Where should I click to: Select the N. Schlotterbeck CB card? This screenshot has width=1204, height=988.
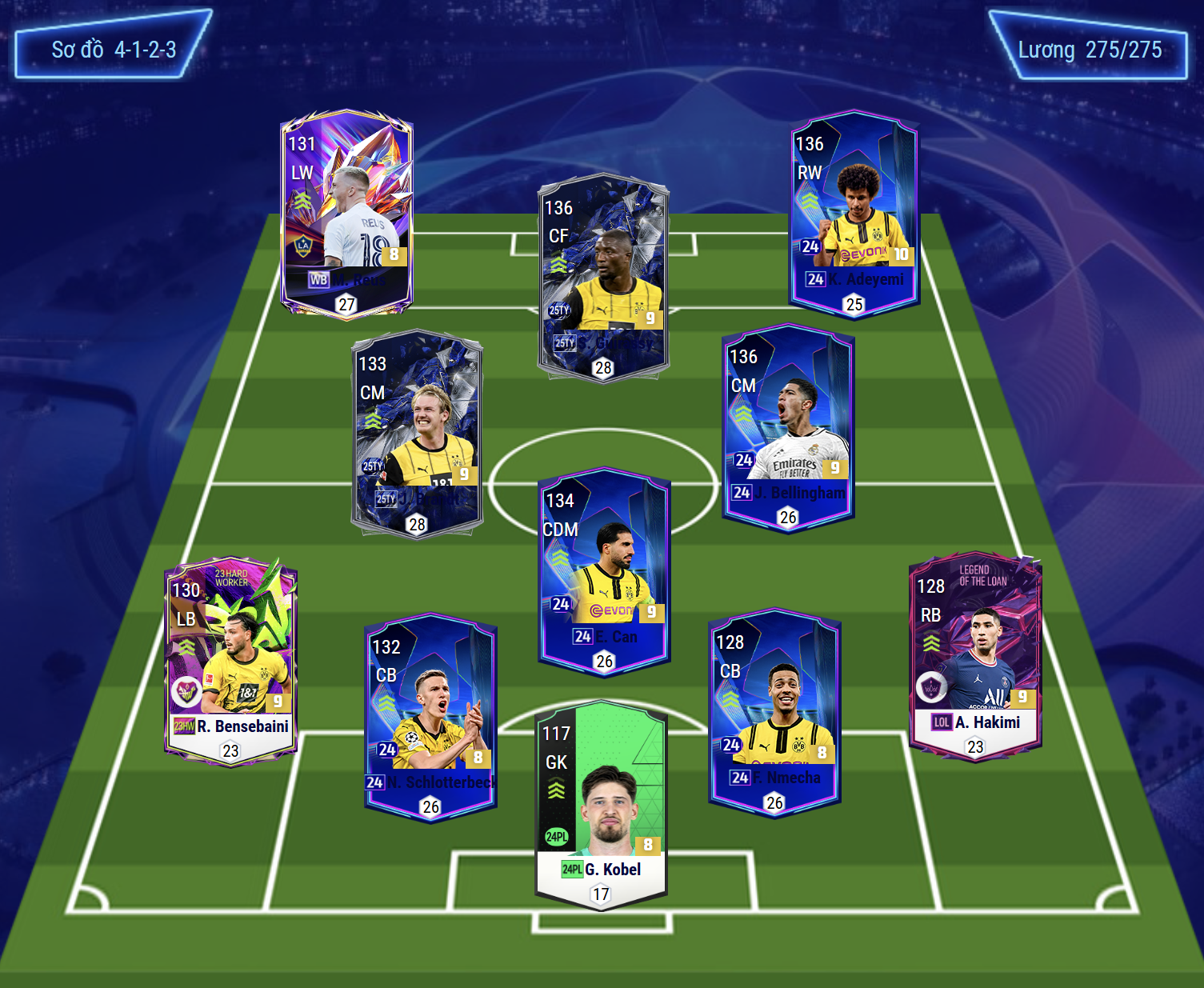[430, 717]
